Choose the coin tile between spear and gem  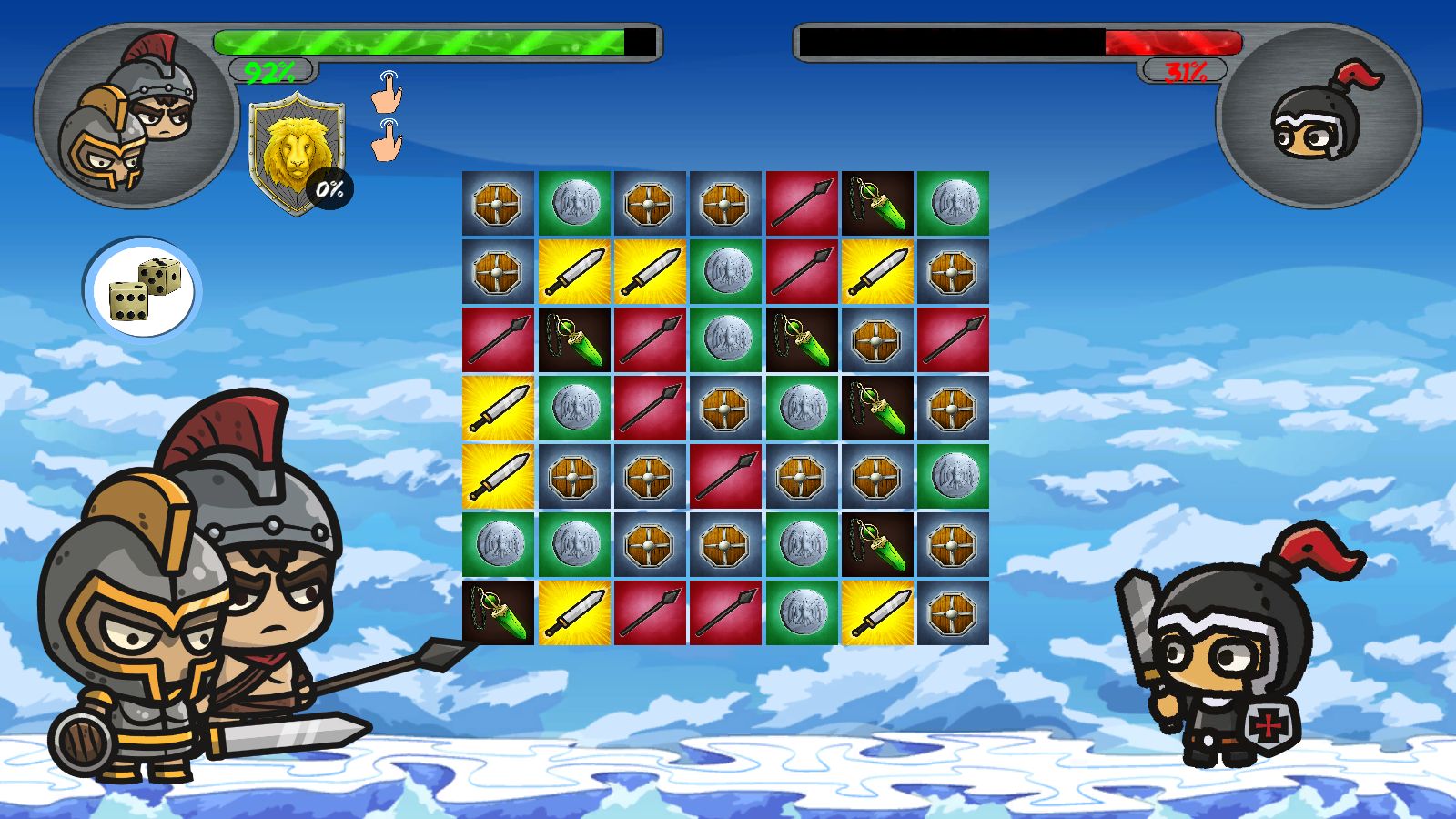point(725,339)
